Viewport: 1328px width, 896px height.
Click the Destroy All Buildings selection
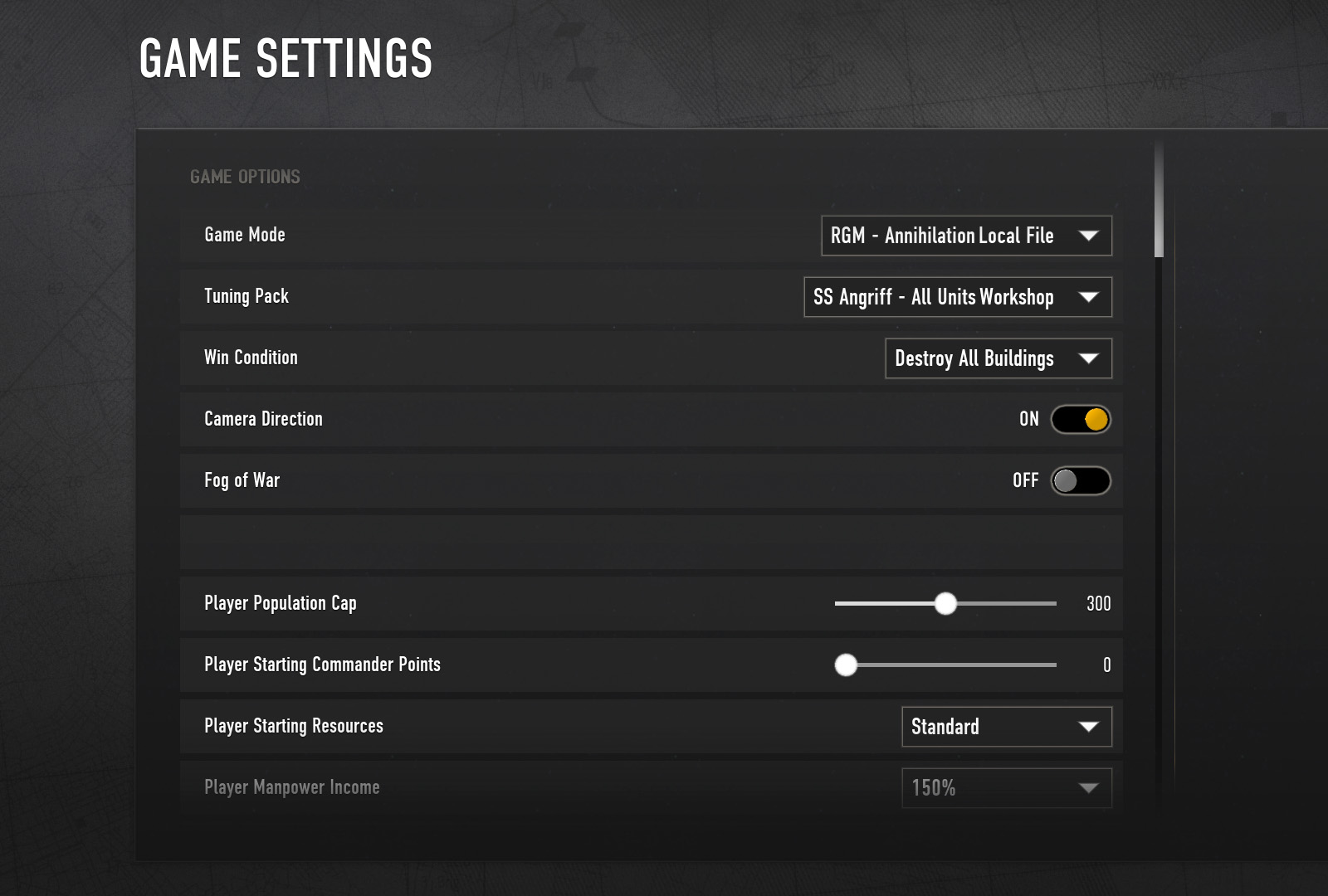point(974,358)
